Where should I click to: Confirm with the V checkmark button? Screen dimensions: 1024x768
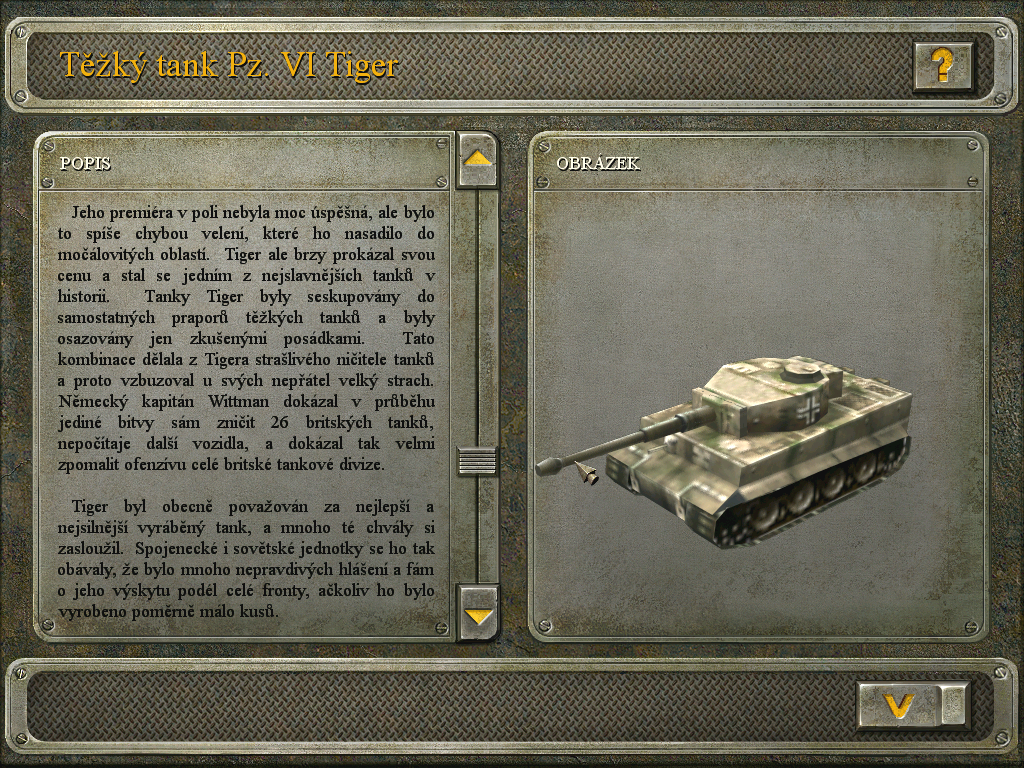coord(900,705)
